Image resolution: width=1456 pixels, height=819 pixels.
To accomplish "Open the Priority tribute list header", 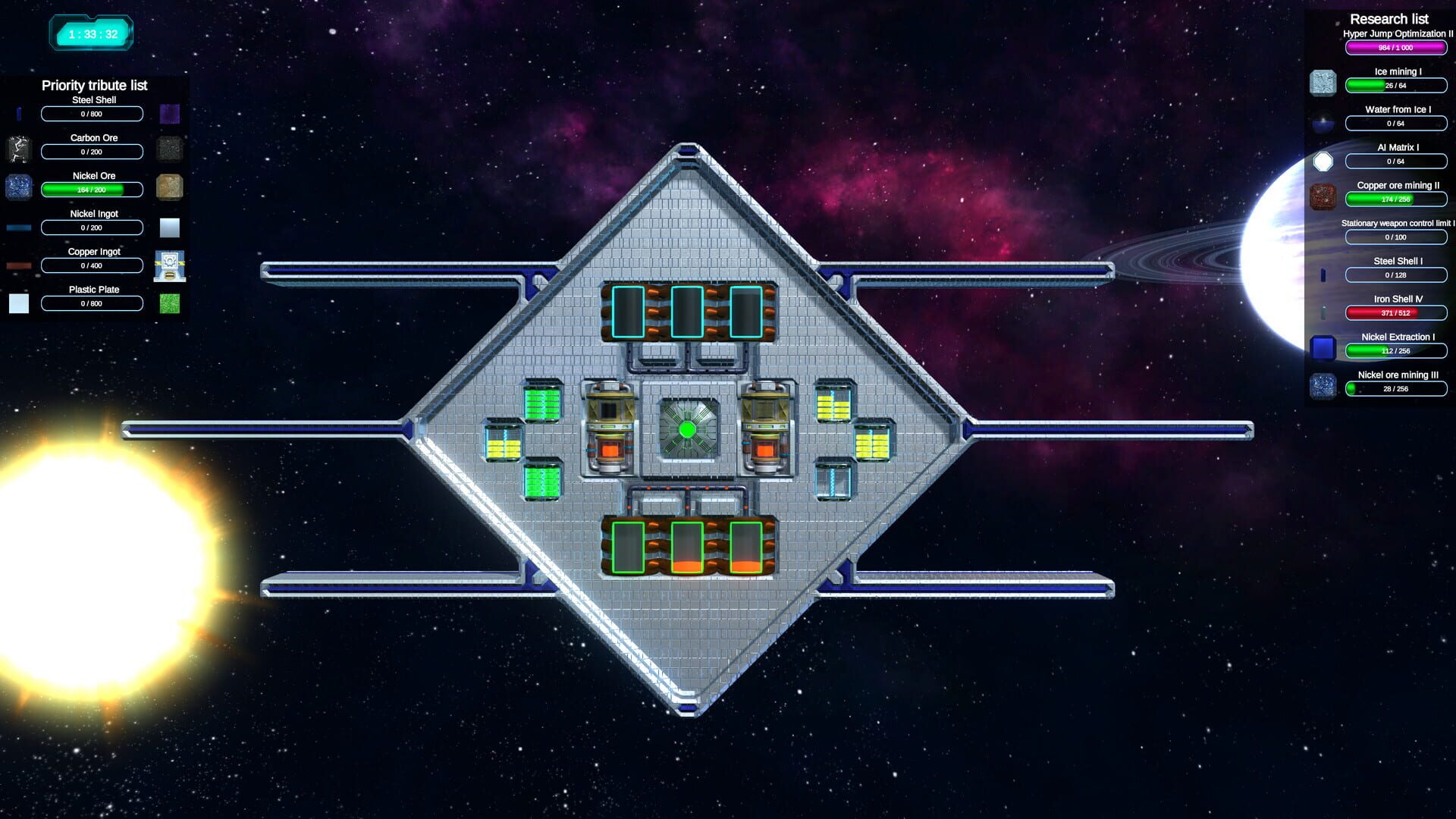I will tap(95, 86).
